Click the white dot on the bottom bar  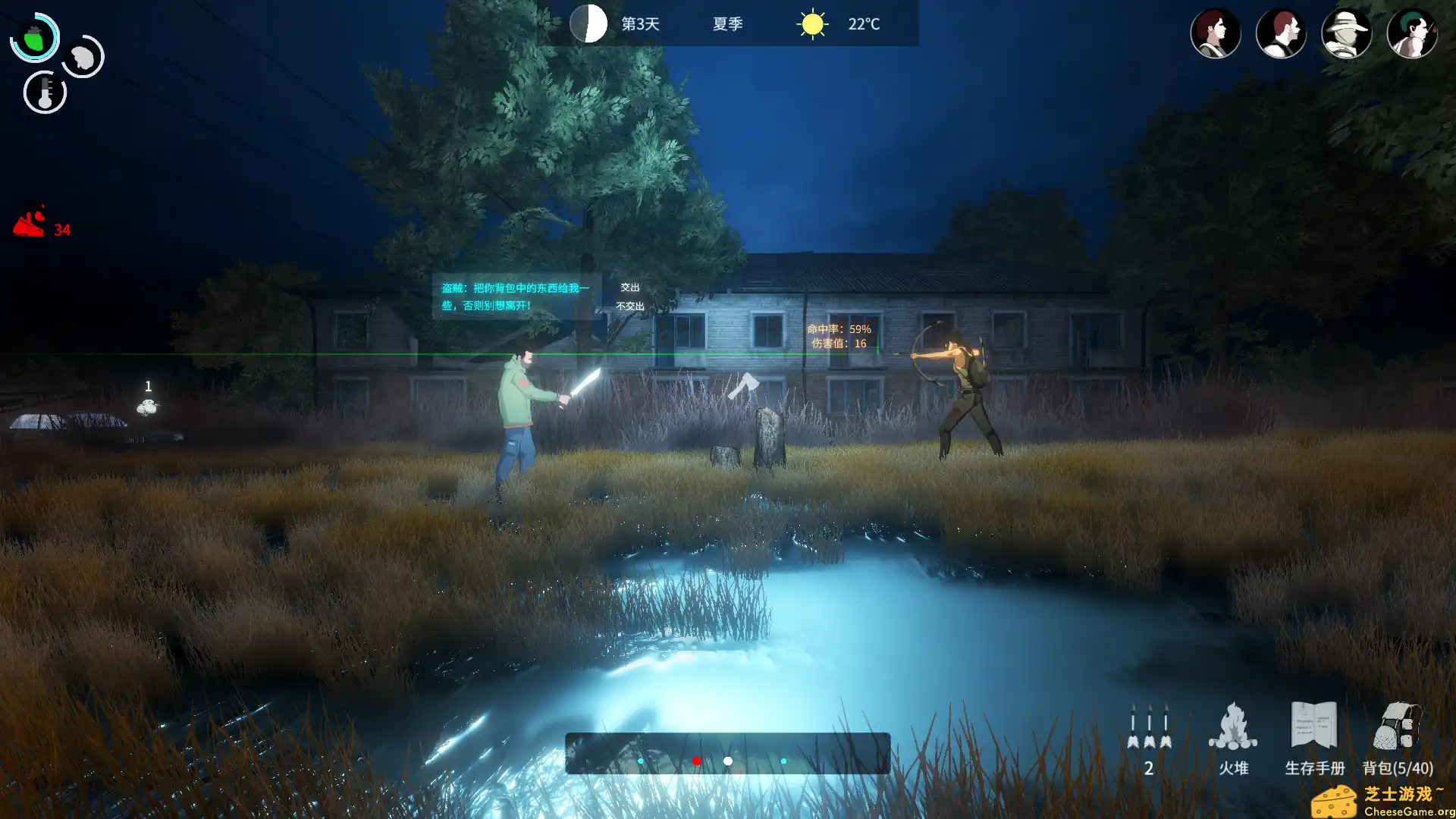727,759
